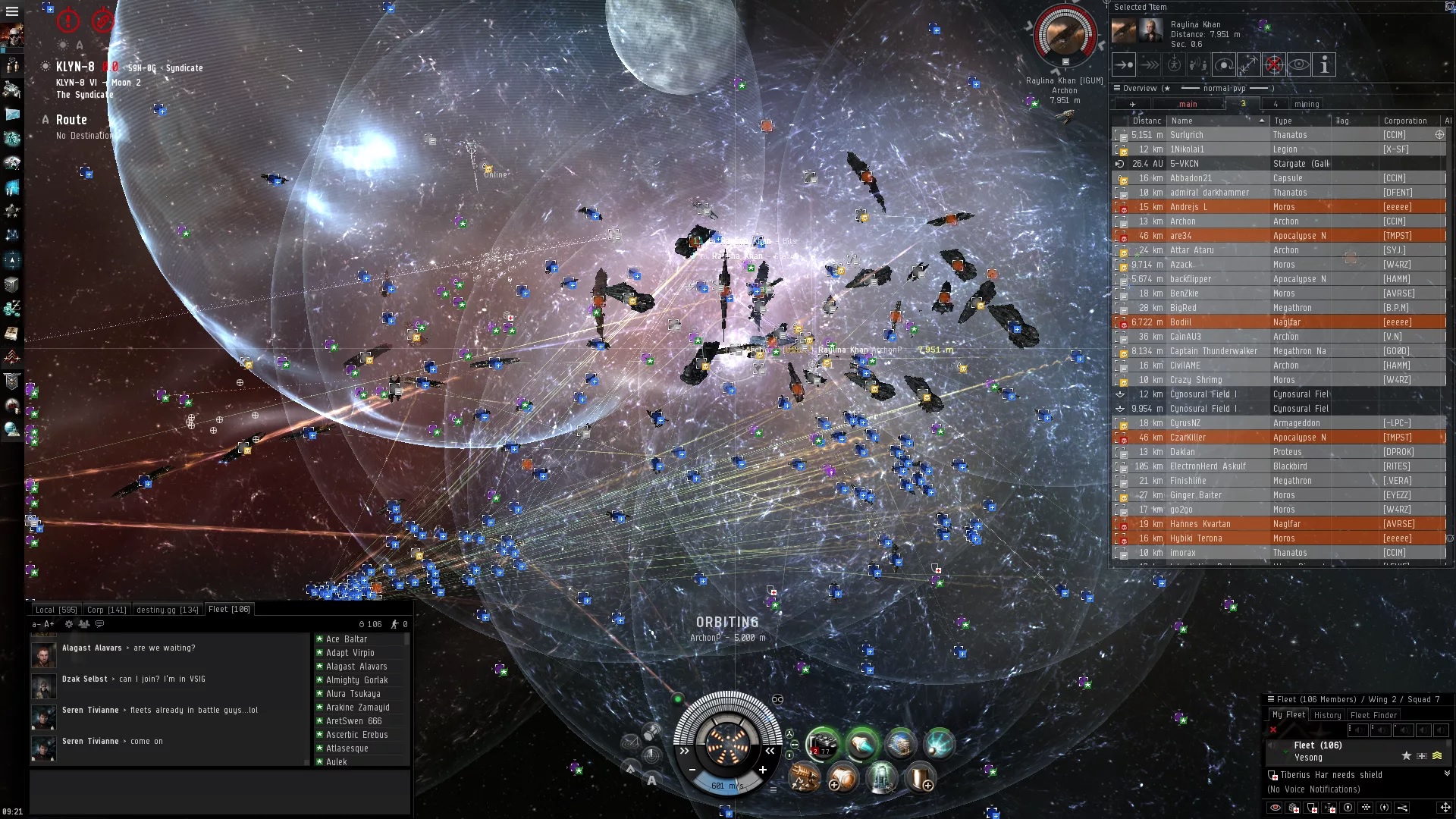The image size is (1456, 819).
Task: Switch to the mining overview tab
Action: (1306, 104)
